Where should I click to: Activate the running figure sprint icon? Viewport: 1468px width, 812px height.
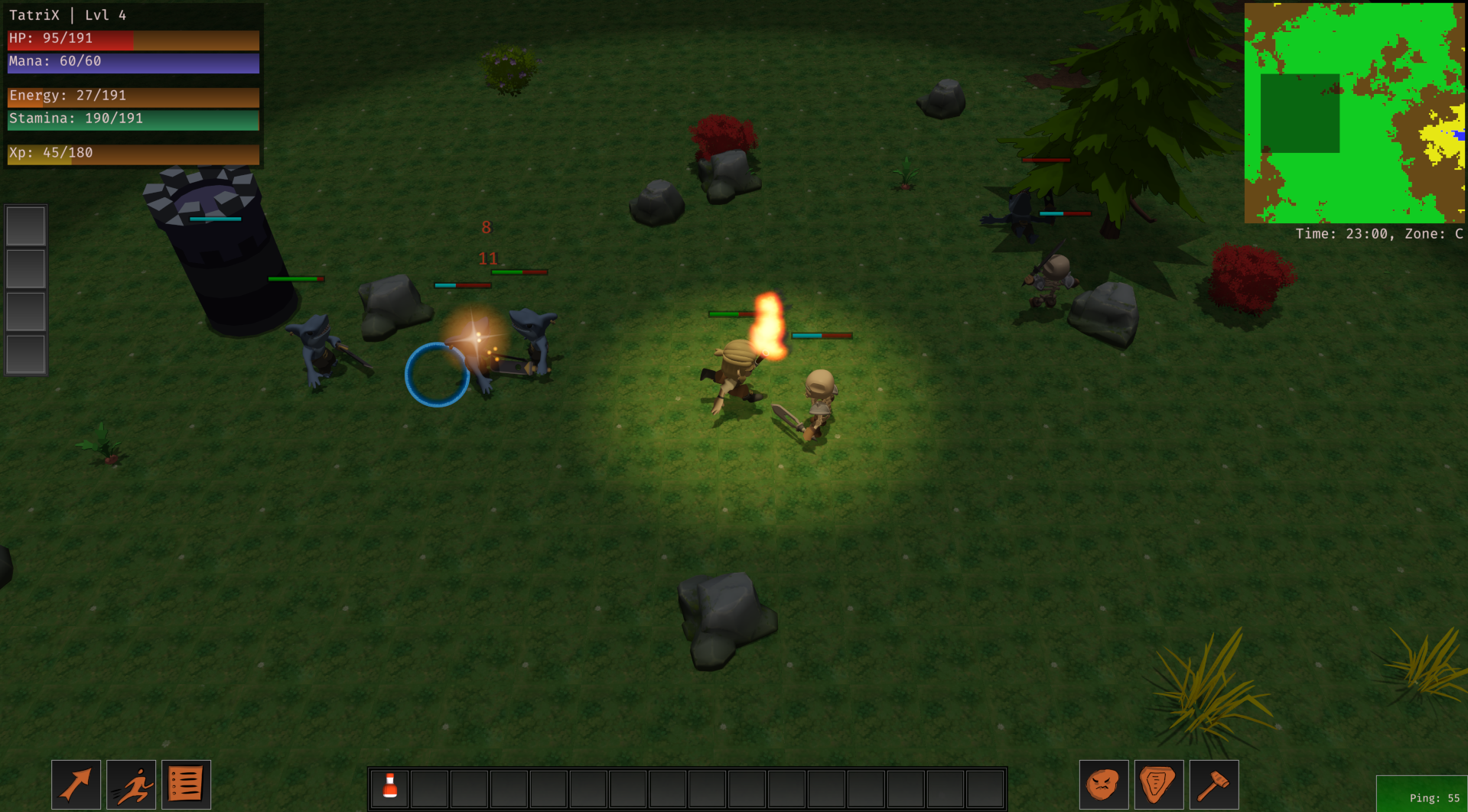pyautogui.click(x=131, y=784)
